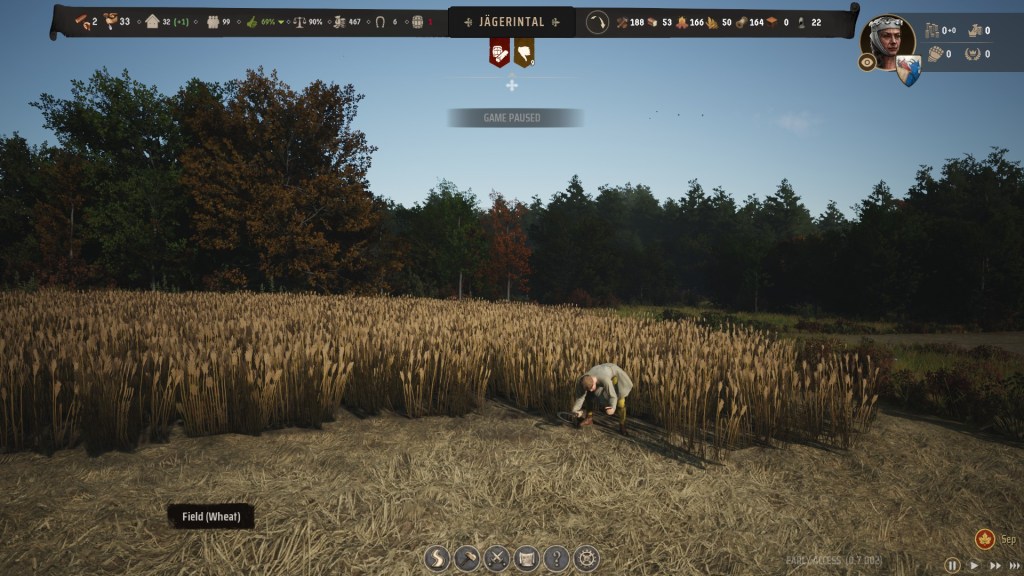Set game speed to fastest
Image resolution: width=1024 pixels, height=576 pixels.
1014,565
